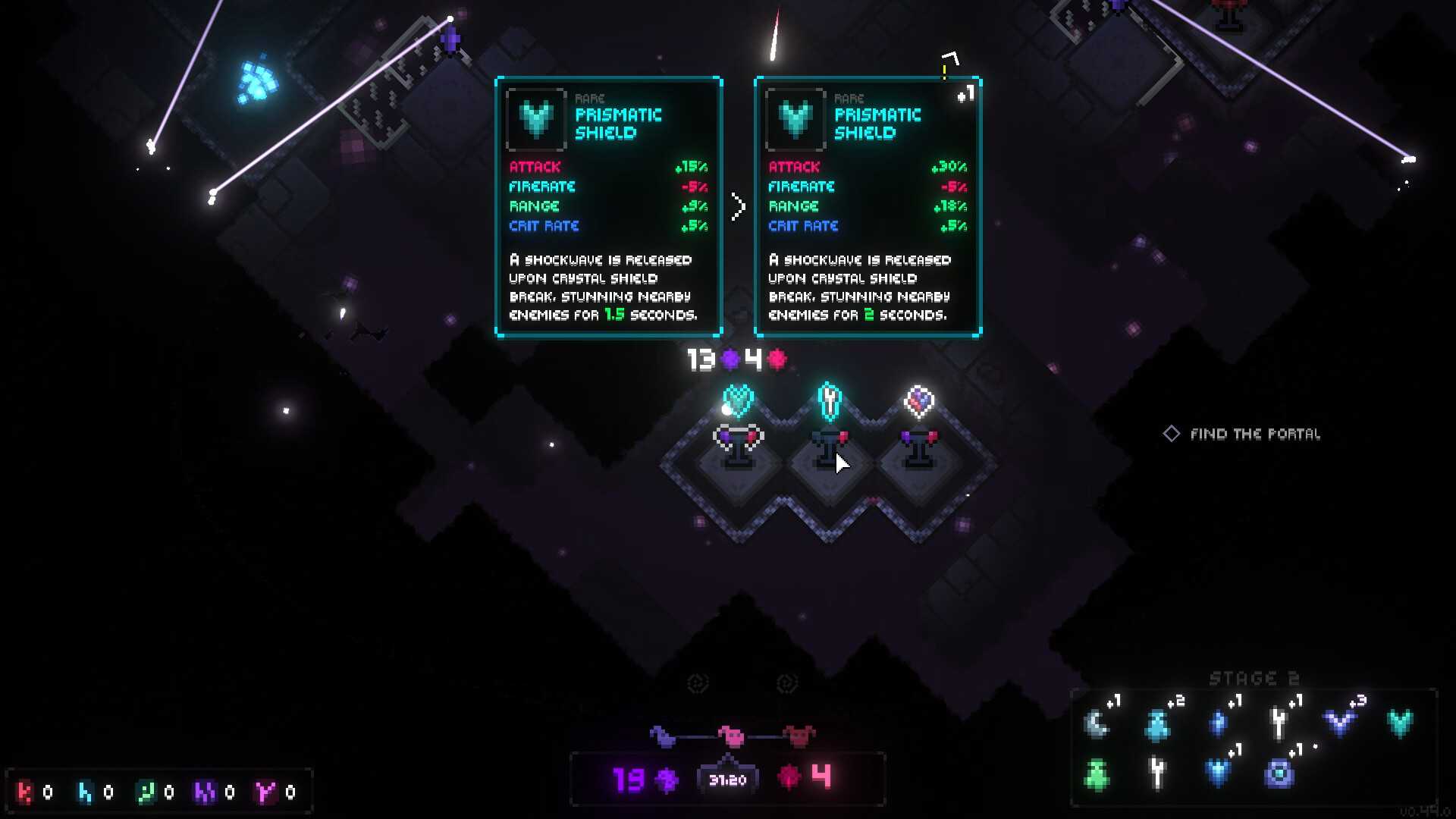
Task: Select the green flask relic in the inventory
Action: 1097,774
